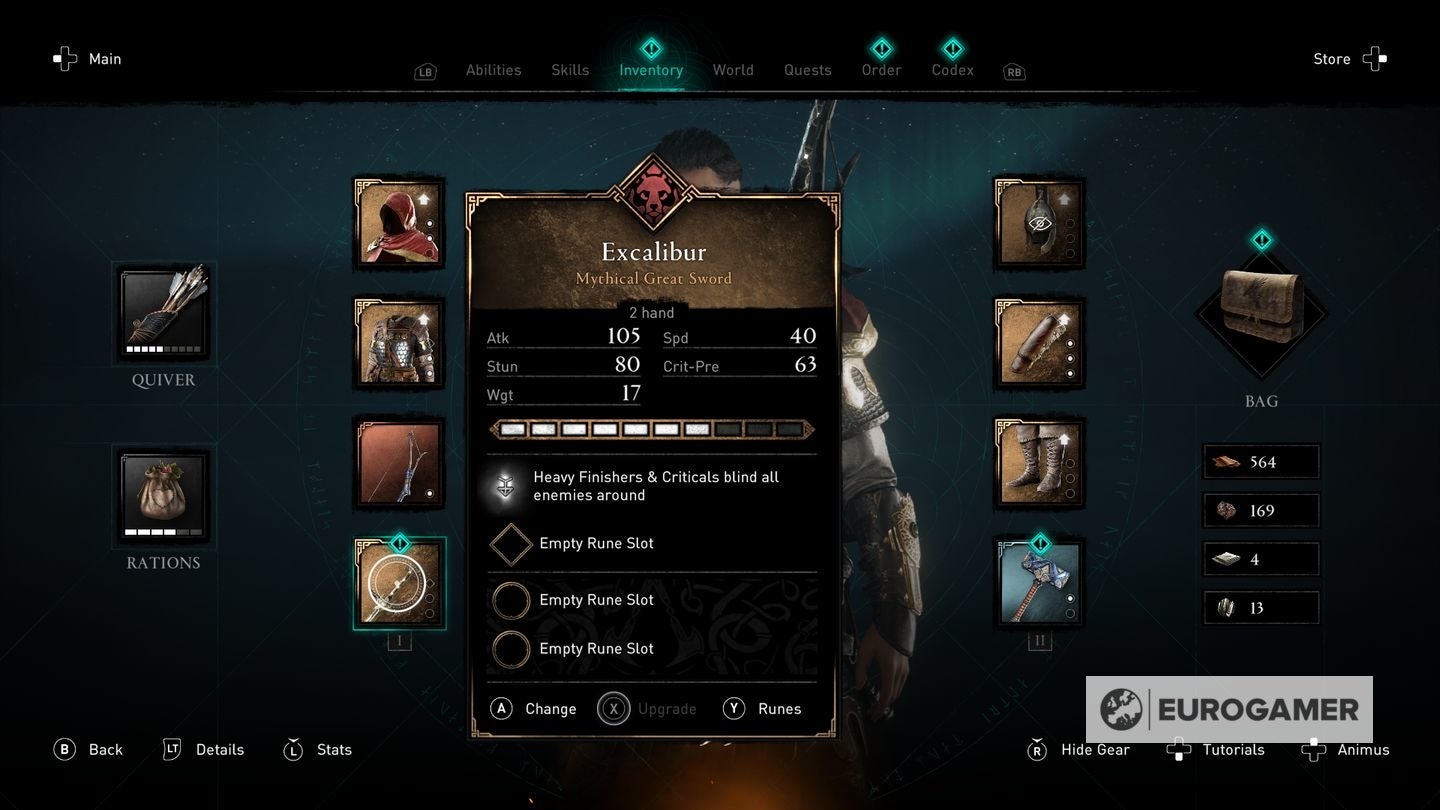This screenshot has width=1440, height=810.
Task: Open the red hooded cloak gear slot
Action: click(x=400, y=222)
